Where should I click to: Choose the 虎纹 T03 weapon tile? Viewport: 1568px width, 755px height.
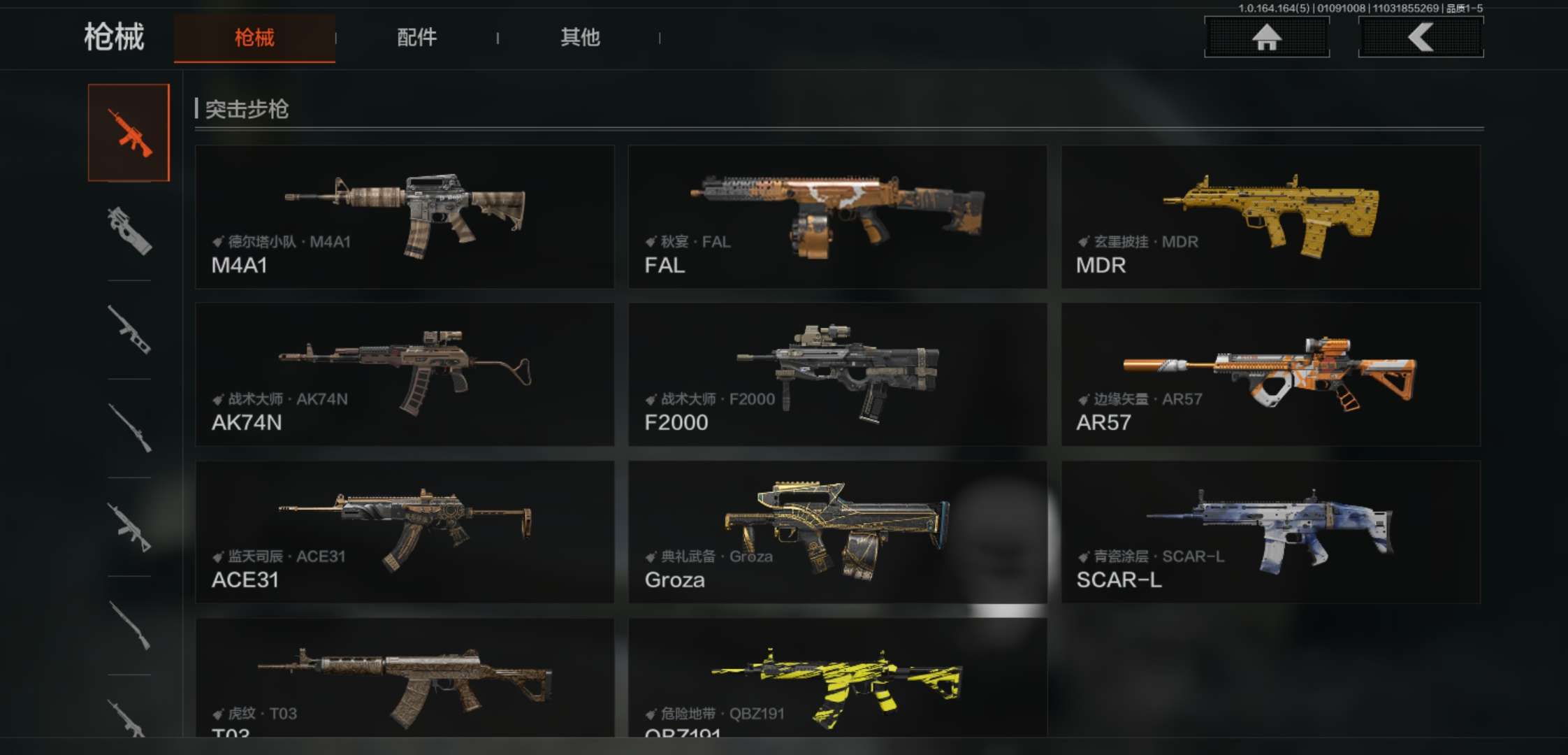point(405,678)
